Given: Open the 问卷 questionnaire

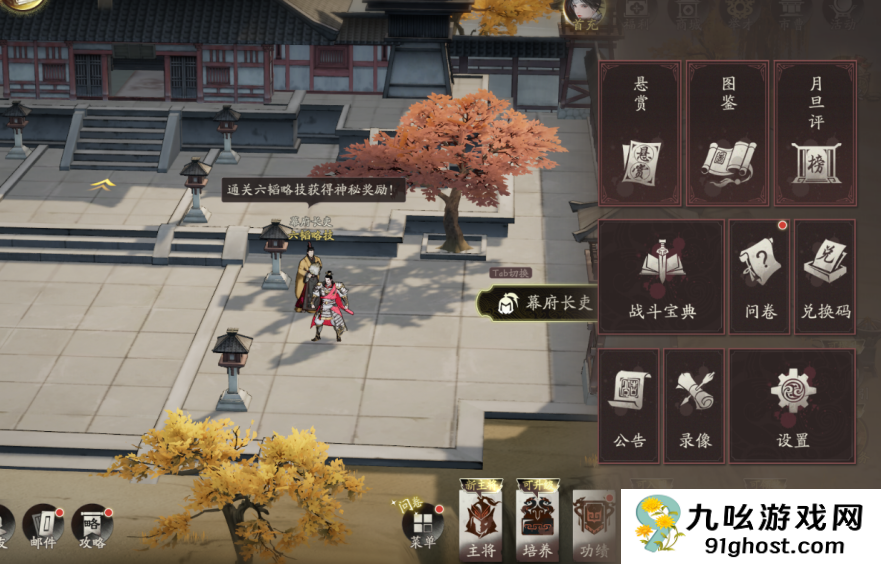Looking at the screenshot, I should 761,277.
